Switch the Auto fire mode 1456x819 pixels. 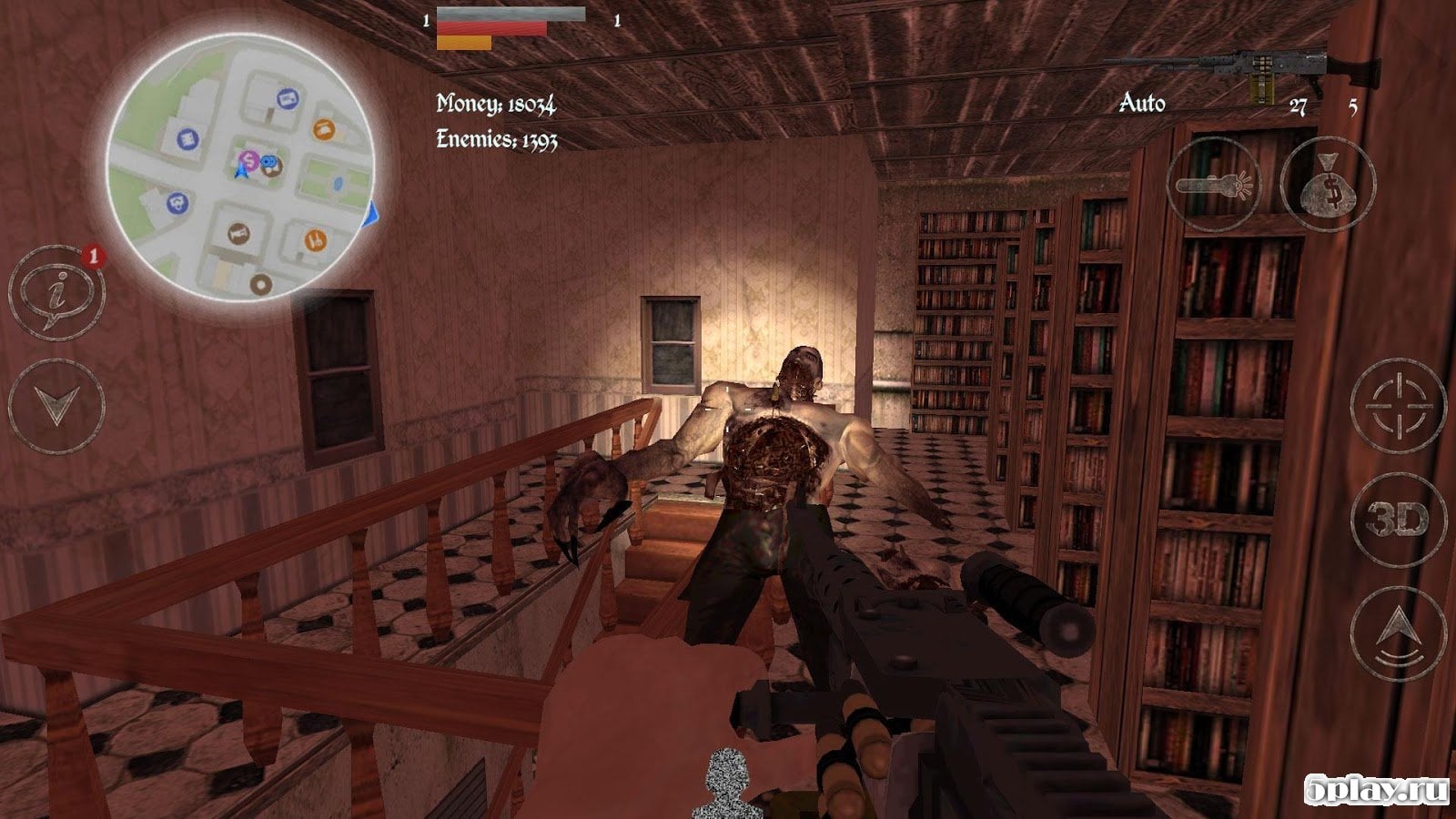click(x=1142, y=103)
